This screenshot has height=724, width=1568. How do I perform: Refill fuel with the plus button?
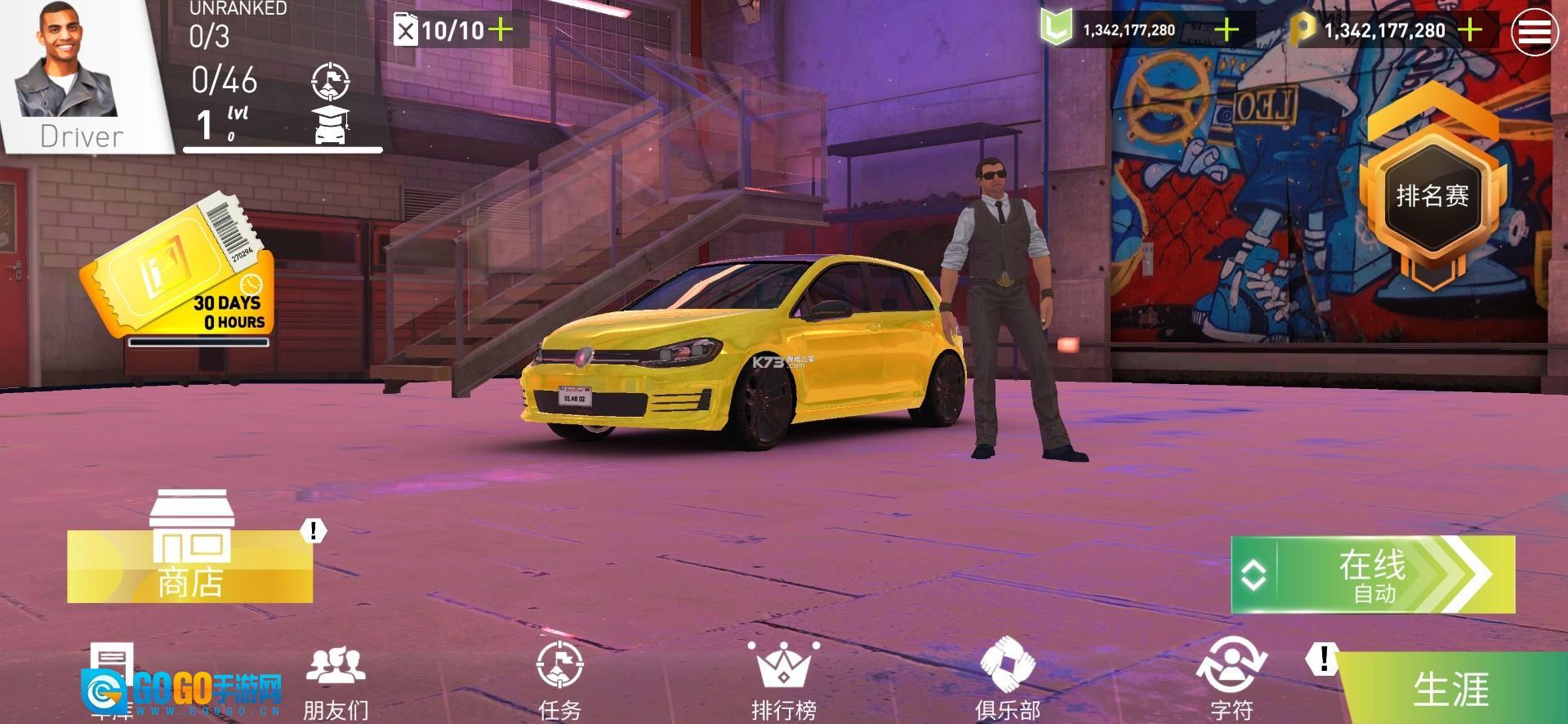click(500, 31)
